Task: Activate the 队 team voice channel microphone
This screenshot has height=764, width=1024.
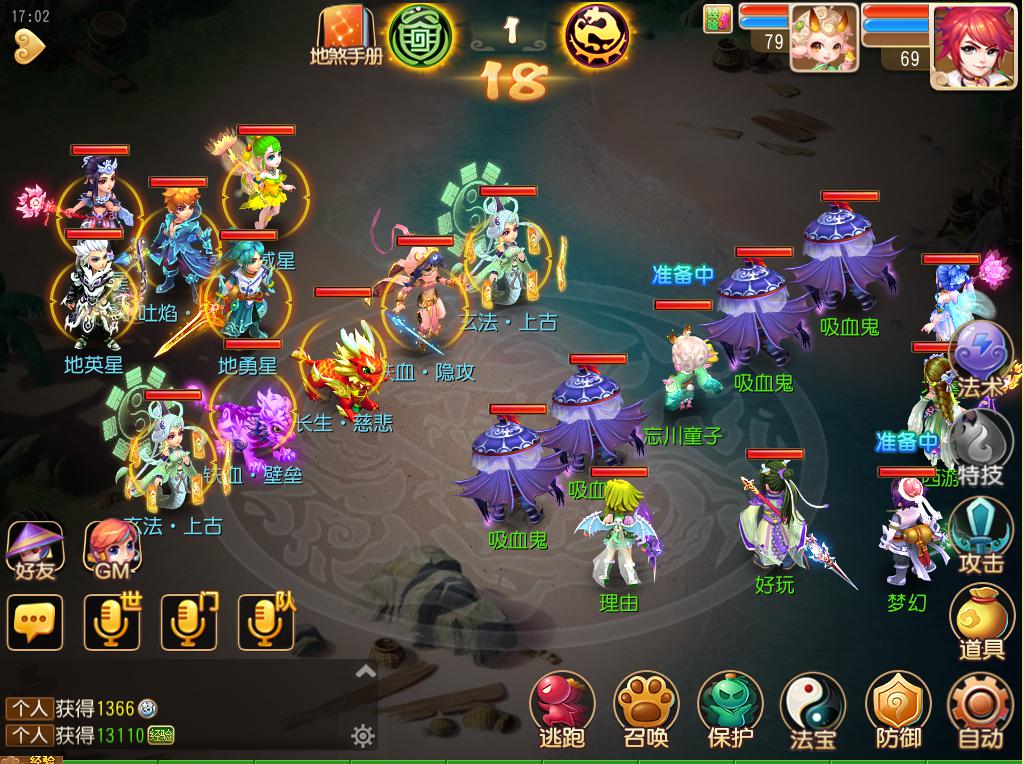Action: tap(265, 622)
